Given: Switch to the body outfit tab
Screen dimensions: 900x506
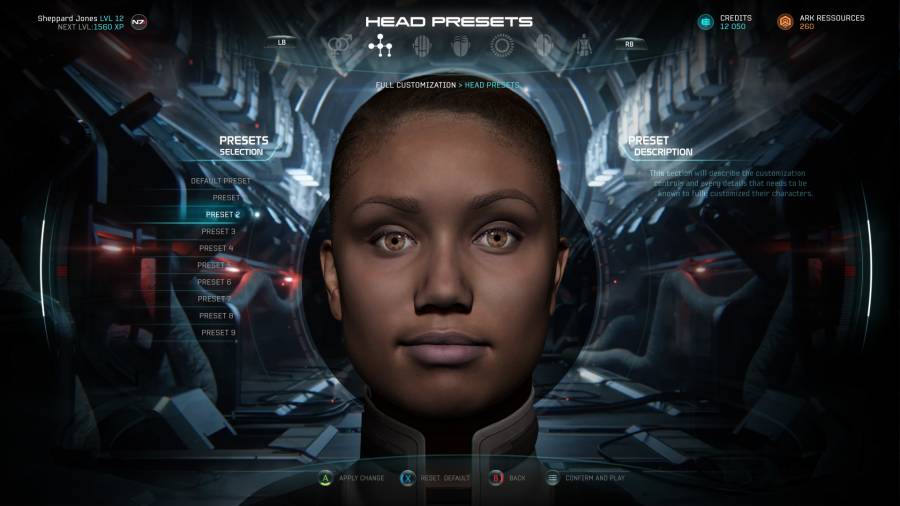Looking at the screenshot, I should [582, 45].
